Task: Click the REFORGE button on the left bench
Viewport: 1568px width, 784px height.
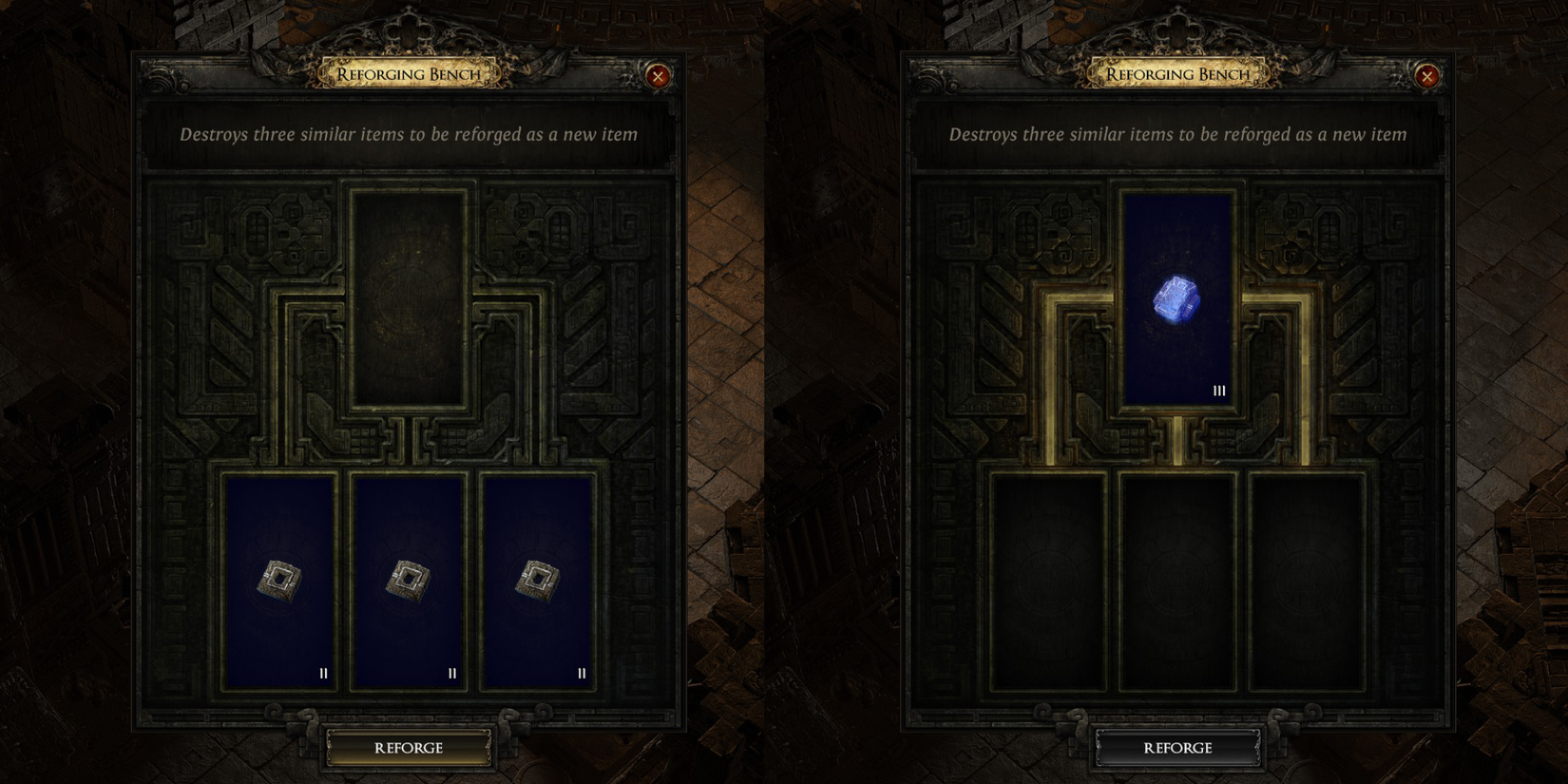Action: [x=409, y=748]
